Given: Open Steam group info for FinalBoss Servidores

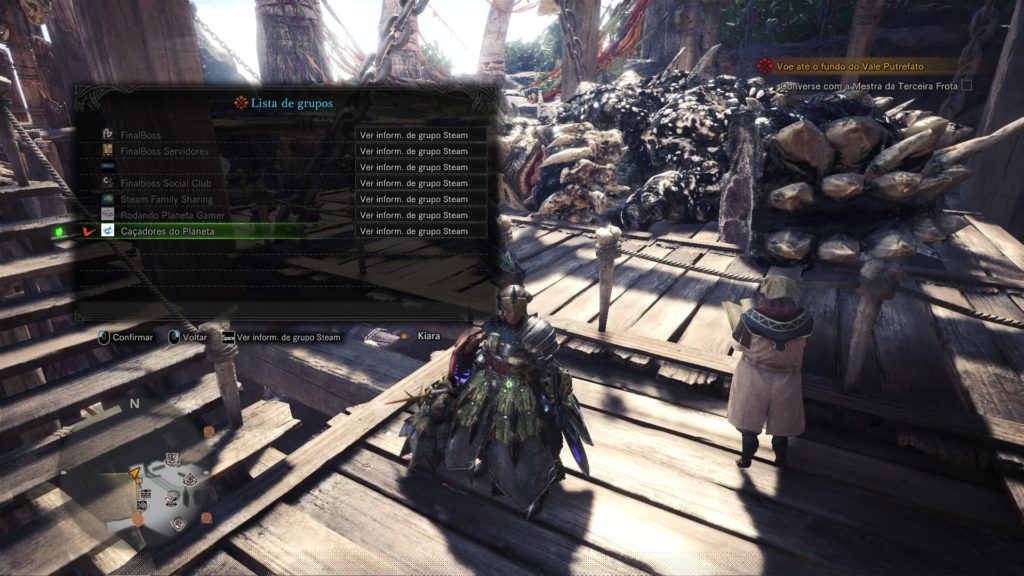Looking at the screenshot, I should pos(420,151).
